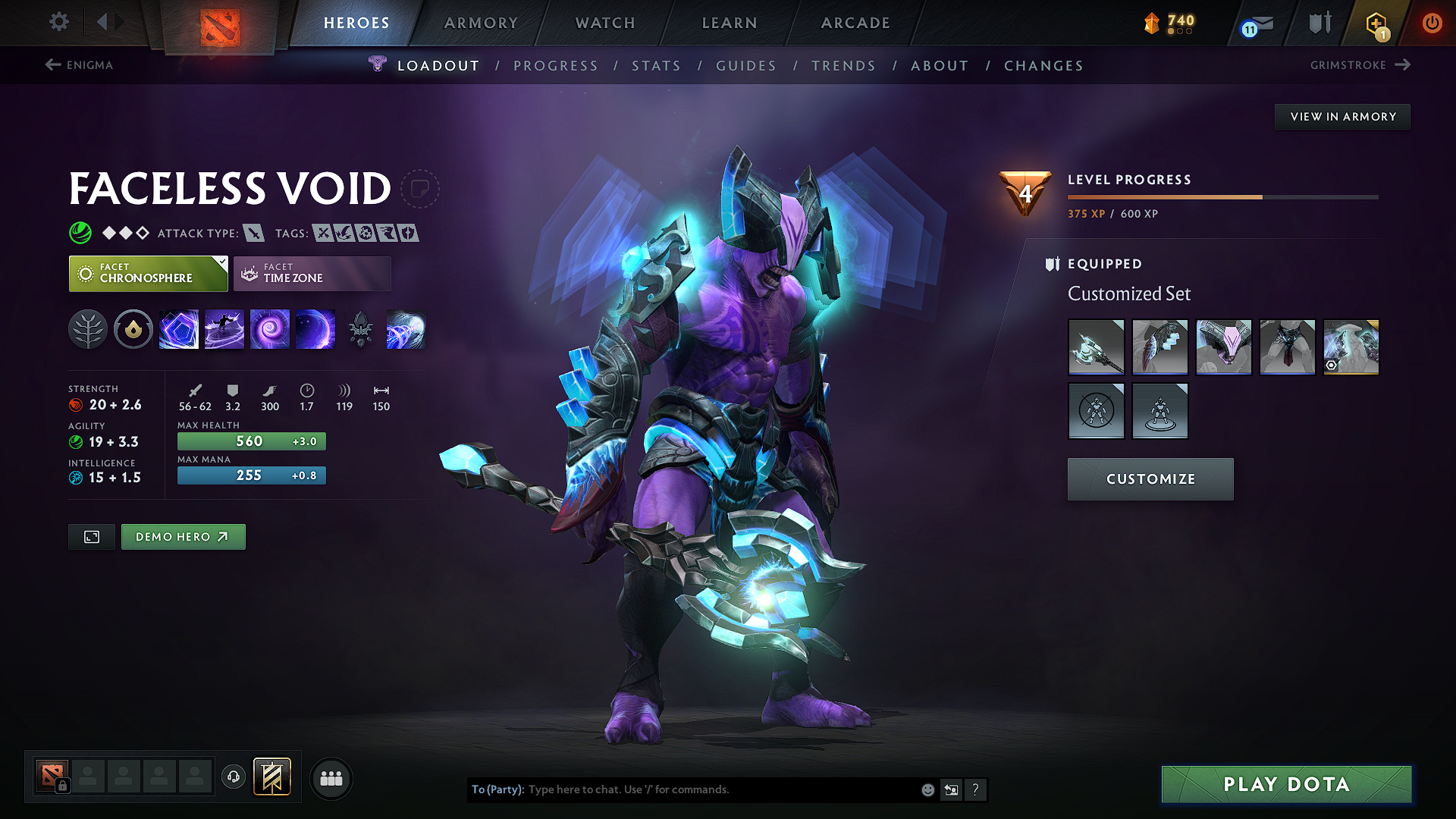Viewport: 1456px width, 819px height.
Task: Go to the Arcade section
Action: pyautogui.click(x=855, y=23)
